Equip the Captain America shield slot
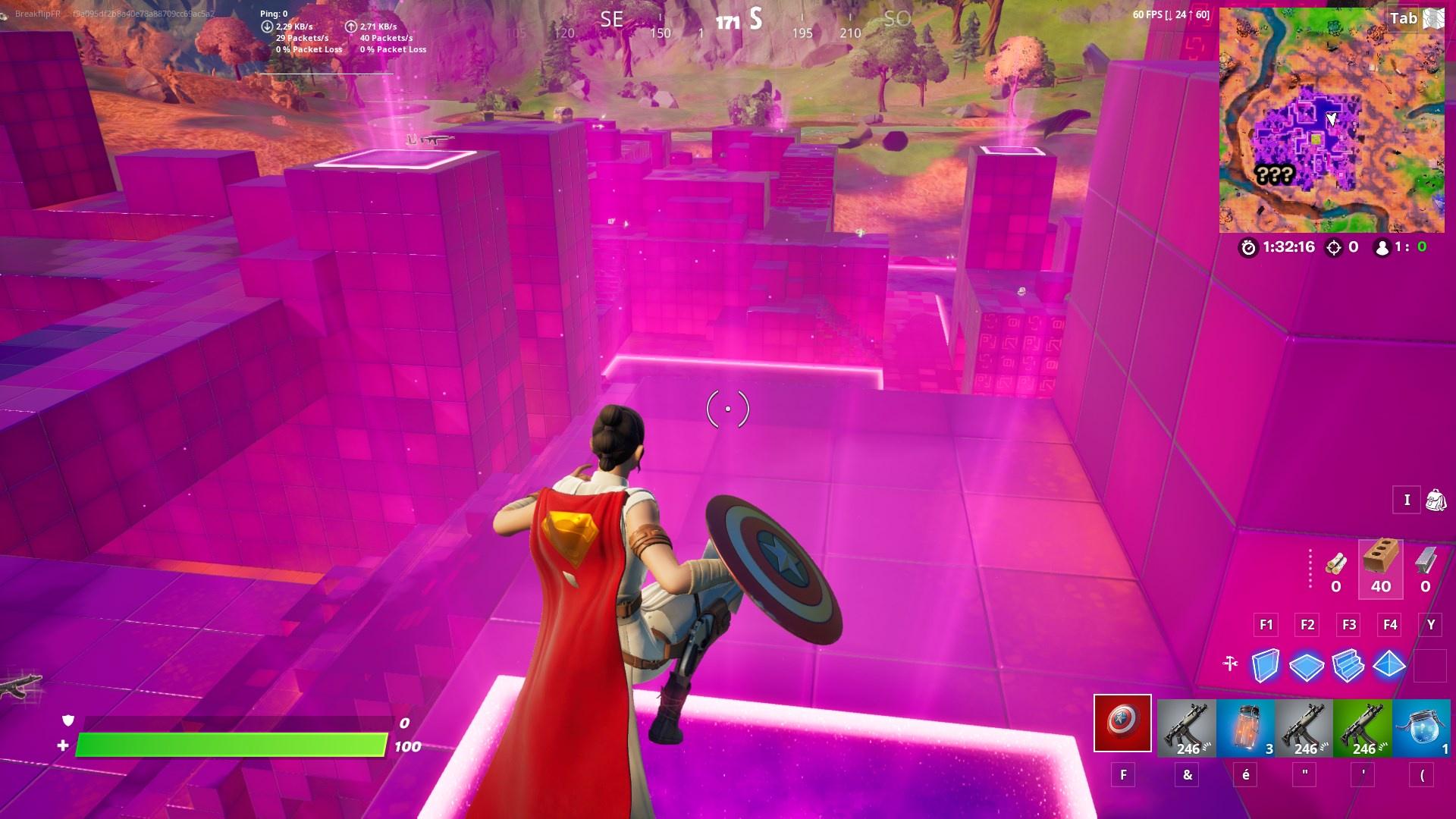 point(1122,724)
